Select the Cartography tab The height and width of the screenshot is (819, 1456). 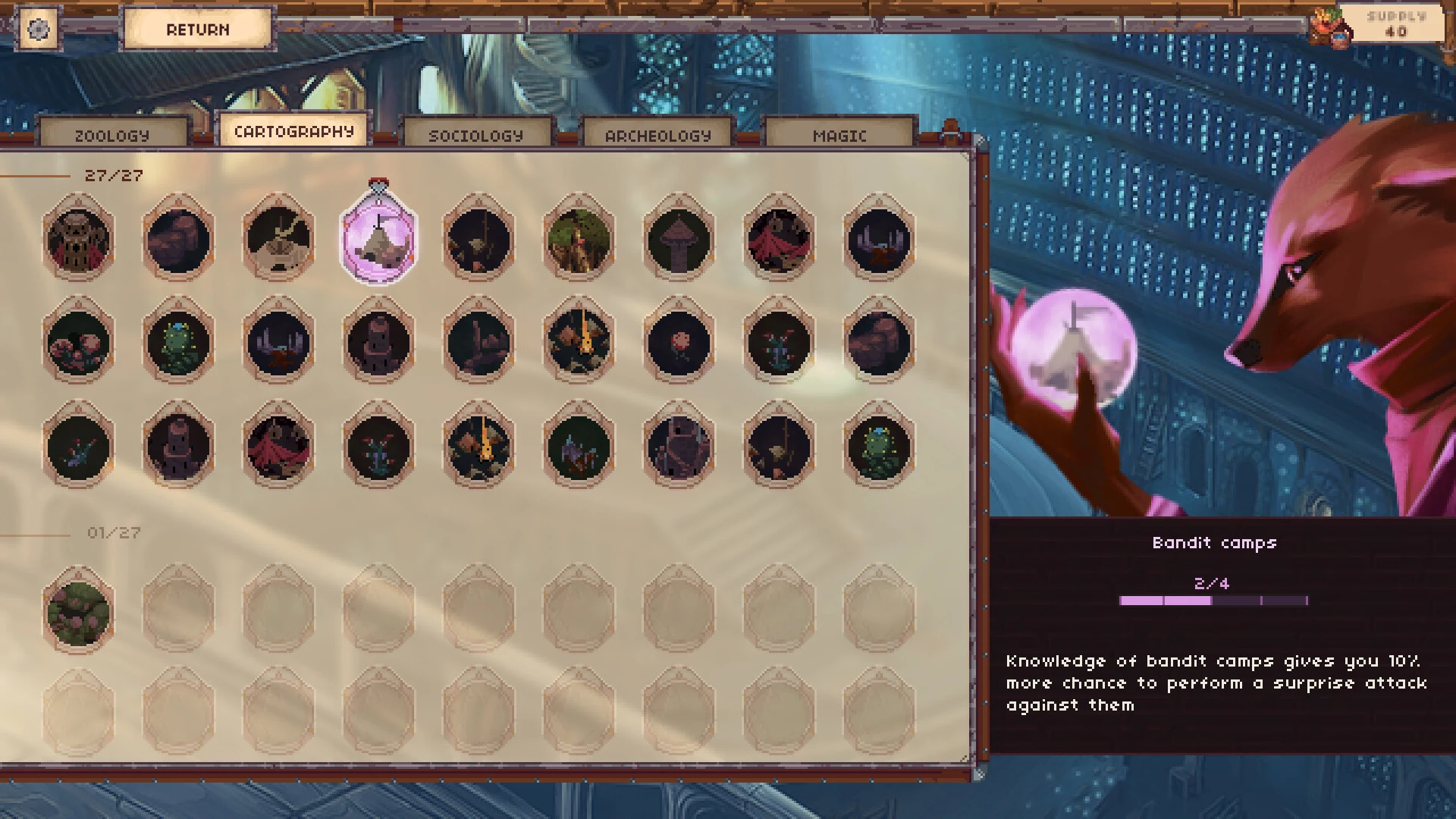[293, 131]
